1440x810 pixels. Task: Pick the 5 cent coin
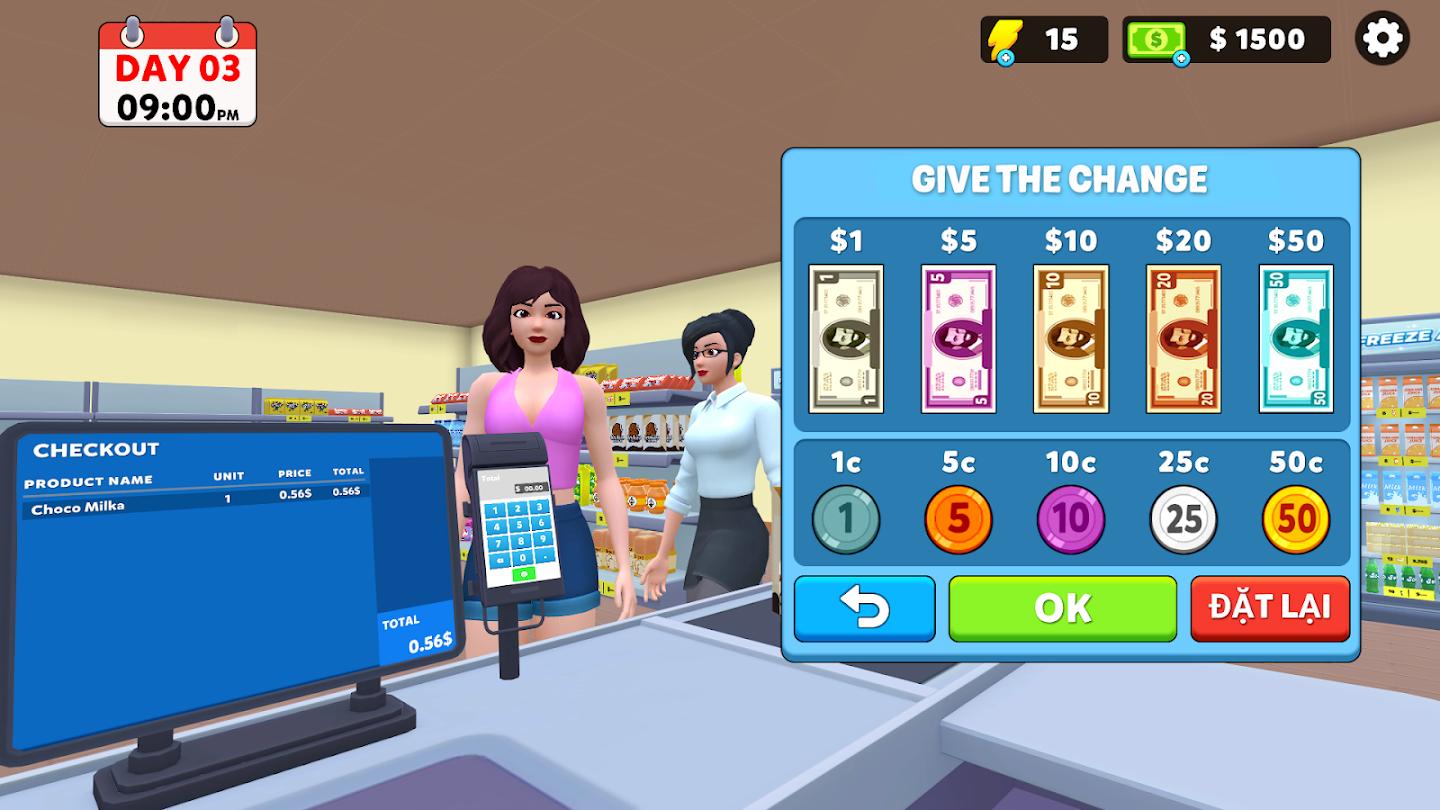pyautogui.click(x=957, y=518)
